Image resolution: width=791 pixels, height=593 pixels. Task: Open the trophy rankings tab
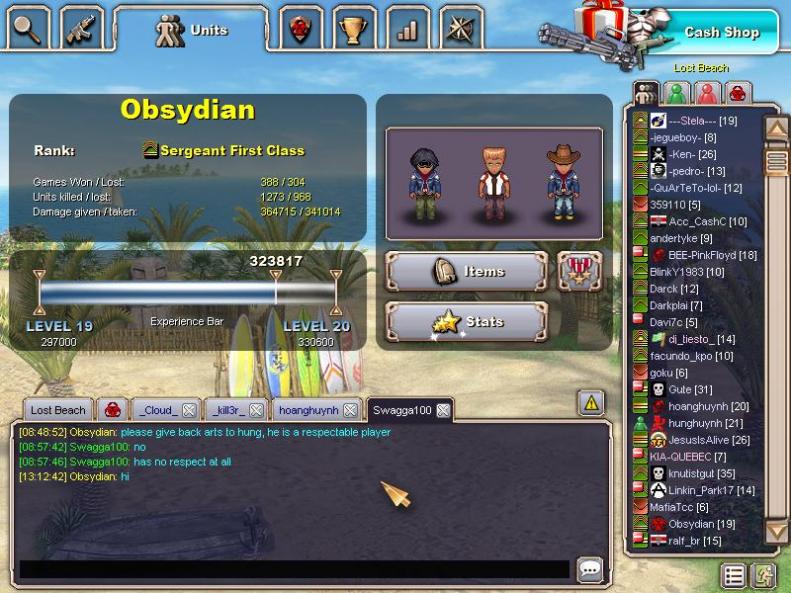tap(352, 30)
